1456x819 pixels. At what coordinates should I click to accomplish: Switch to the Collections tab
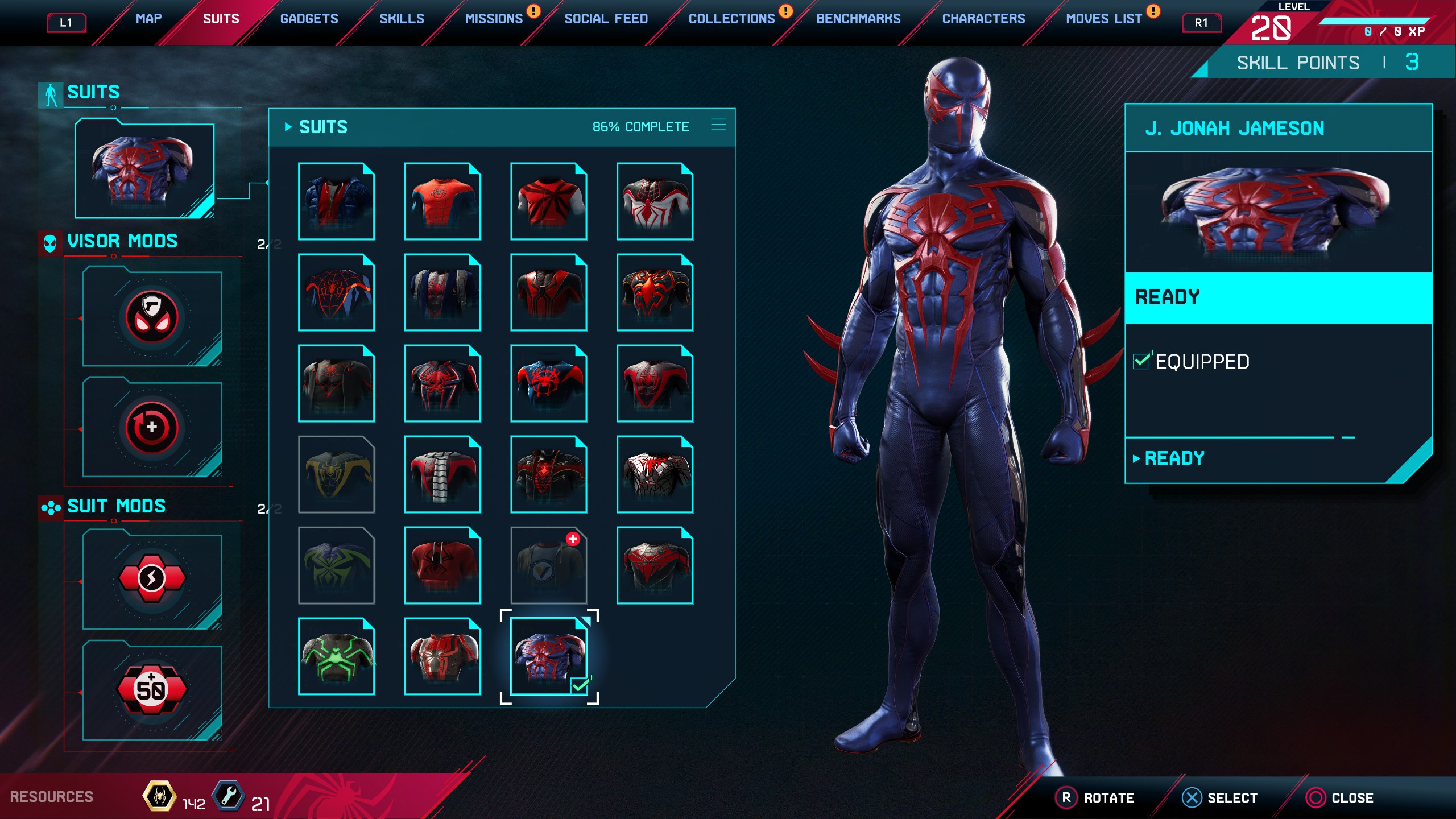731,18
